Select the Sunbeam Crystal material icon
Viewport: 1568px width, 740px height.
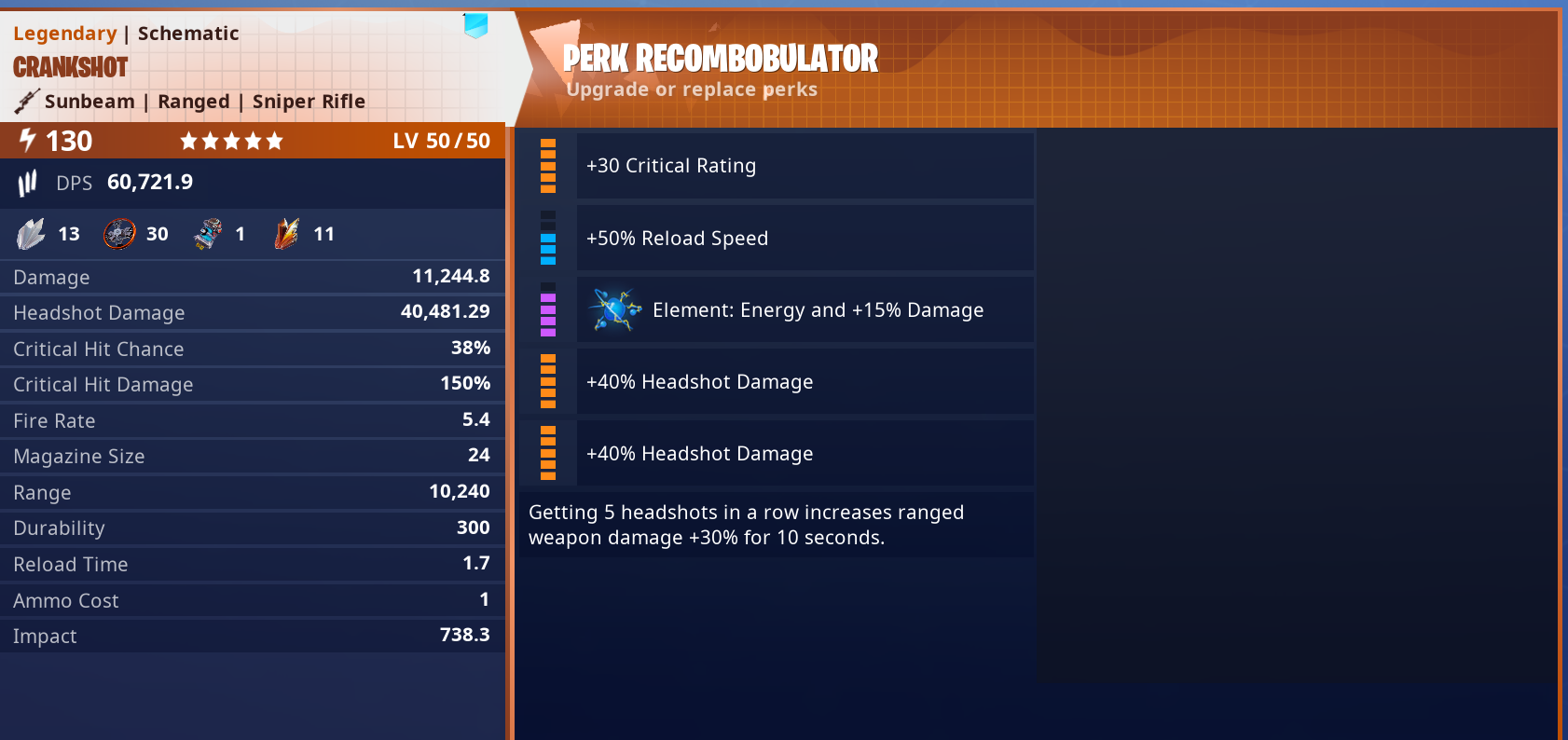33,233
